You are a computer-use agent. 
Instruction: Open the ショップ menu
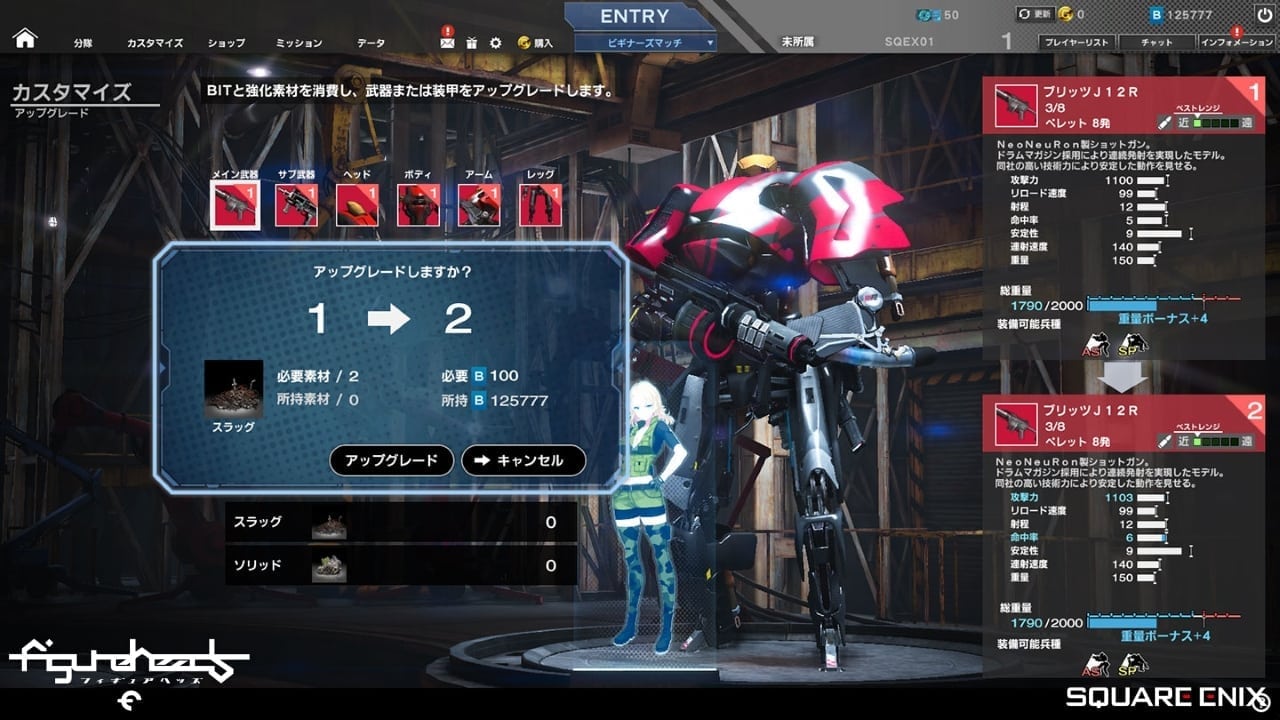(226, 44)
